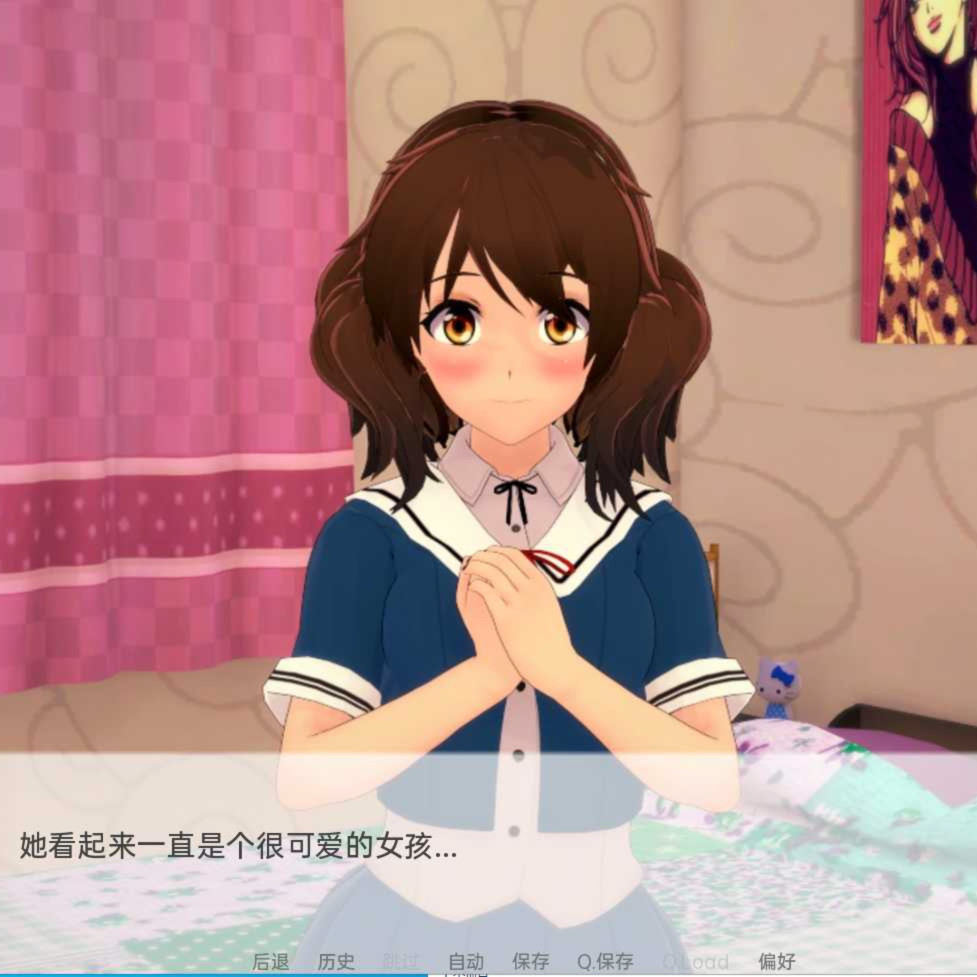
Task: Toggle 自动 auto-advance mode
Action: tap(466, 962)
